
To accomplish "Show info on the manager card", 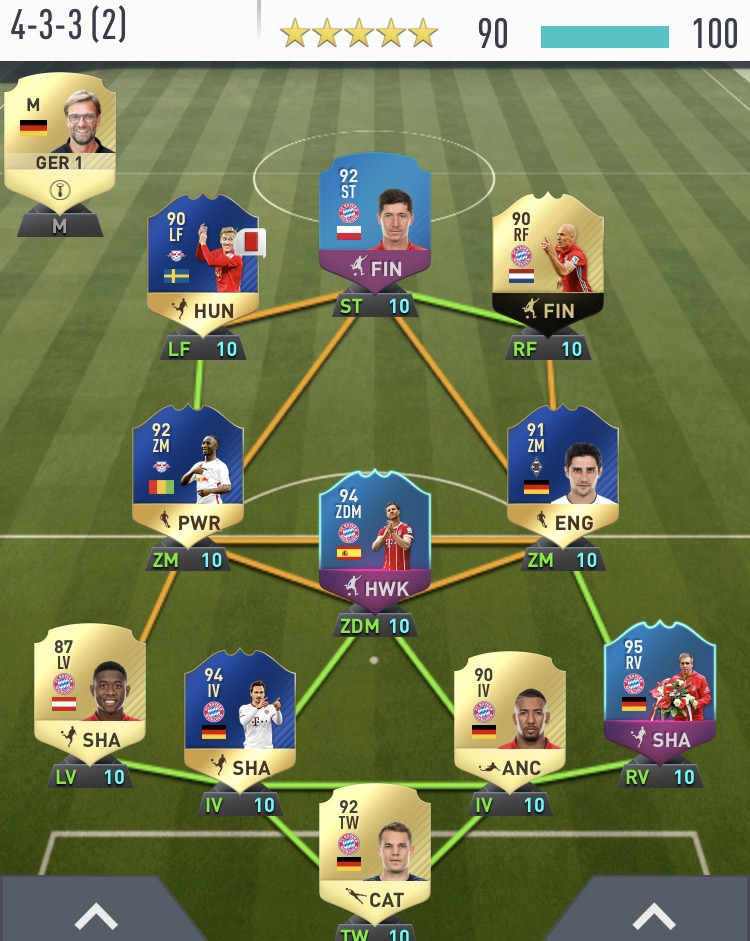I will pos(59,187).
